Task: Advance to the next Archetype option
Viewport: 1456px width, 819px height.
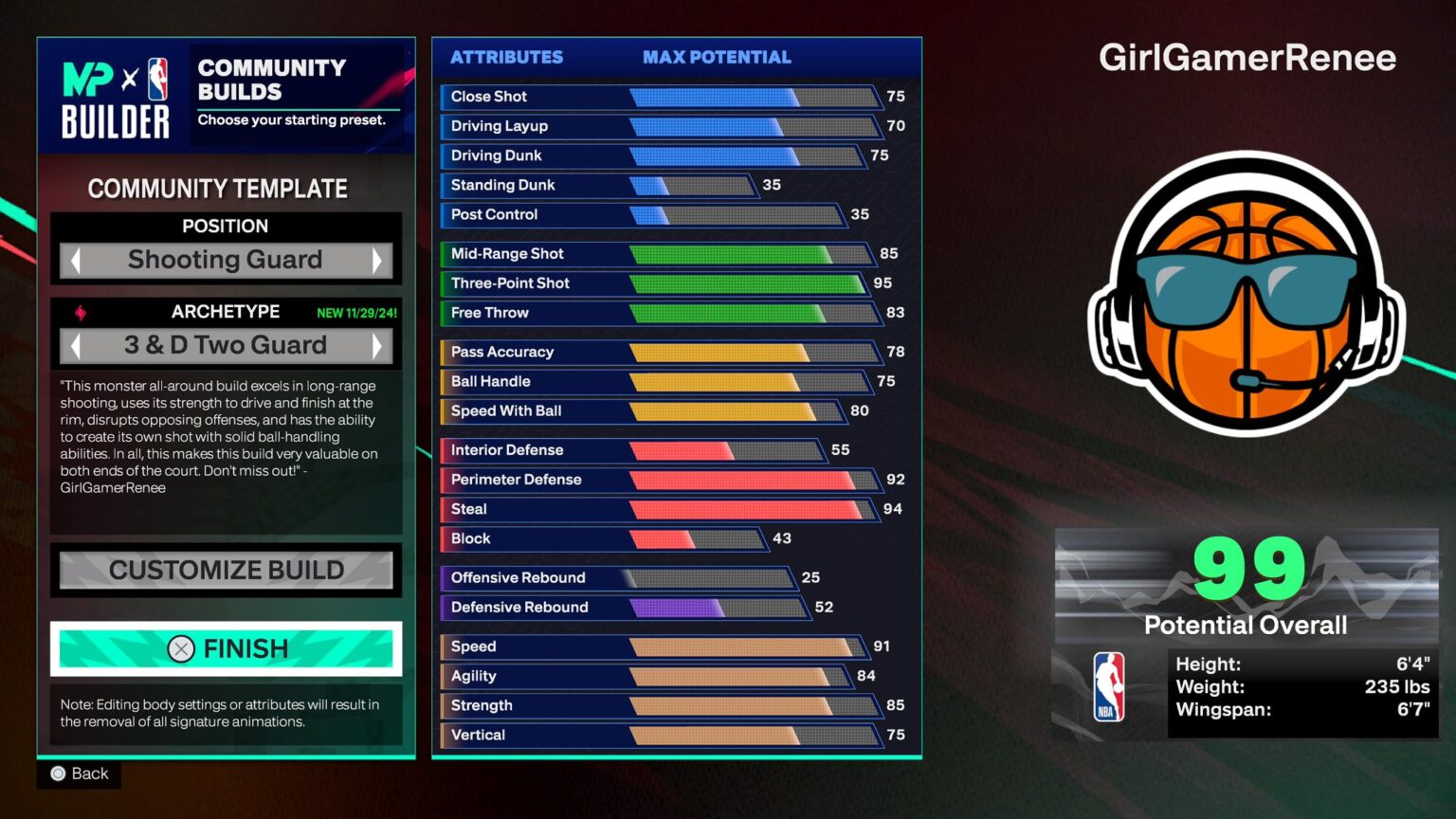Action: tap(377, 345)
